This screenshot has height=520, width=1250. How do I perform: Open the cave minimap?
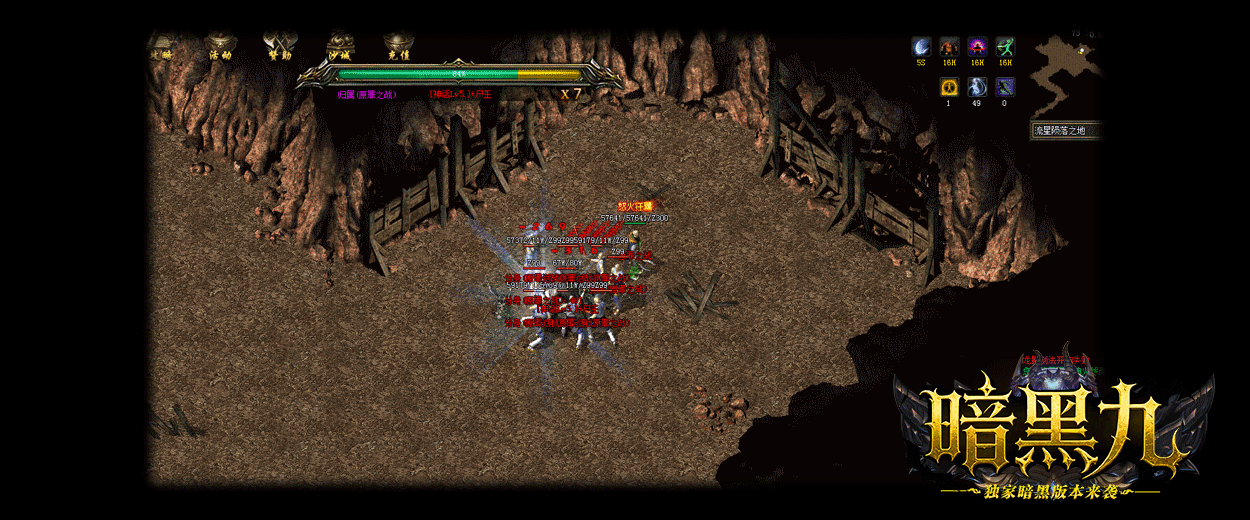pos(1065,75)
